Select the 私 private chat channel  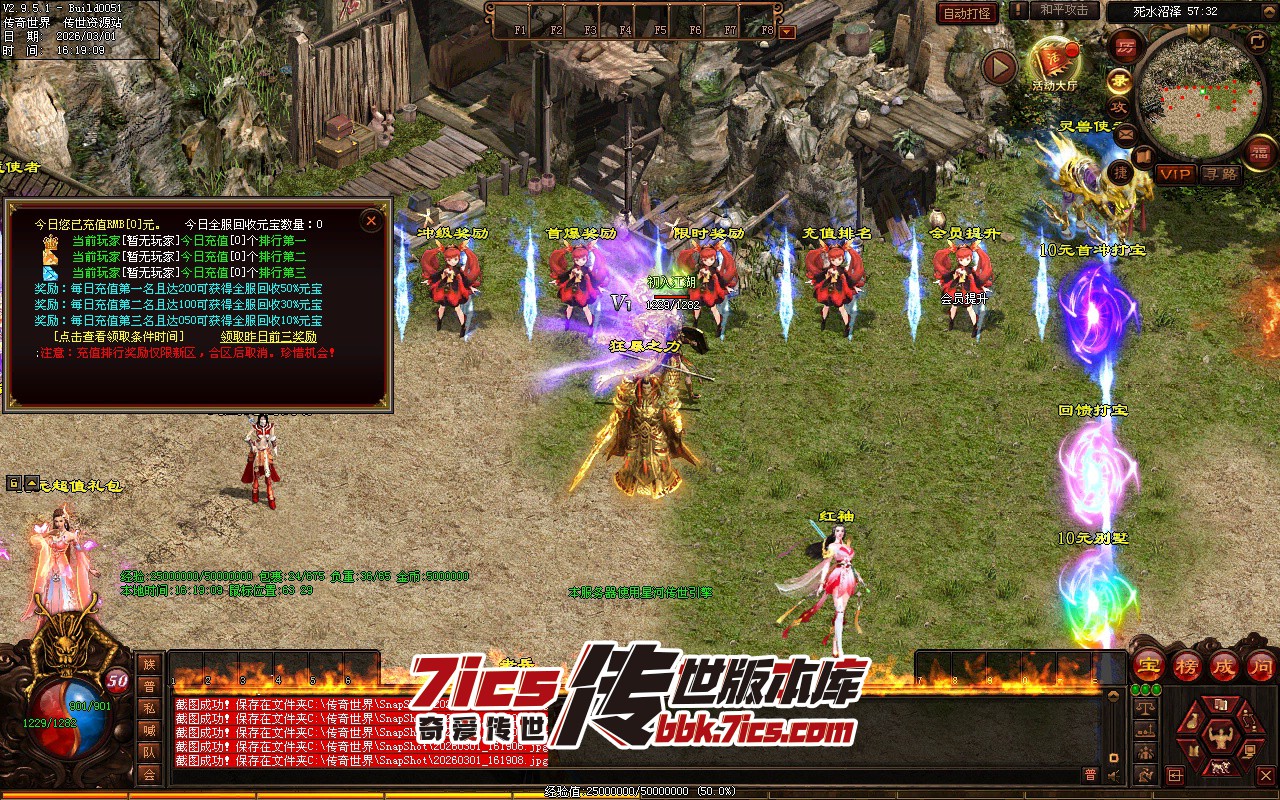click(x=149, y=708)
